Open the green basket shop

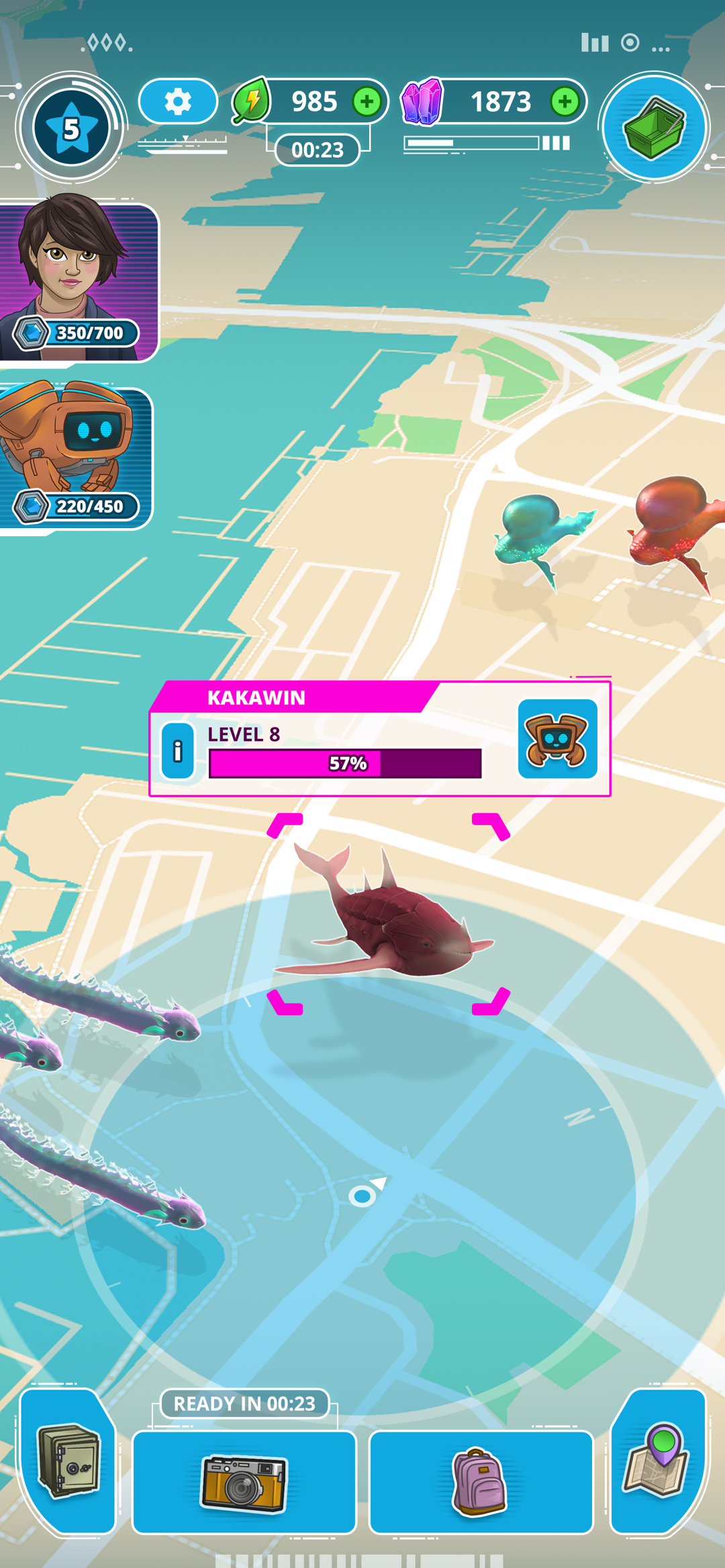[654, 127]
